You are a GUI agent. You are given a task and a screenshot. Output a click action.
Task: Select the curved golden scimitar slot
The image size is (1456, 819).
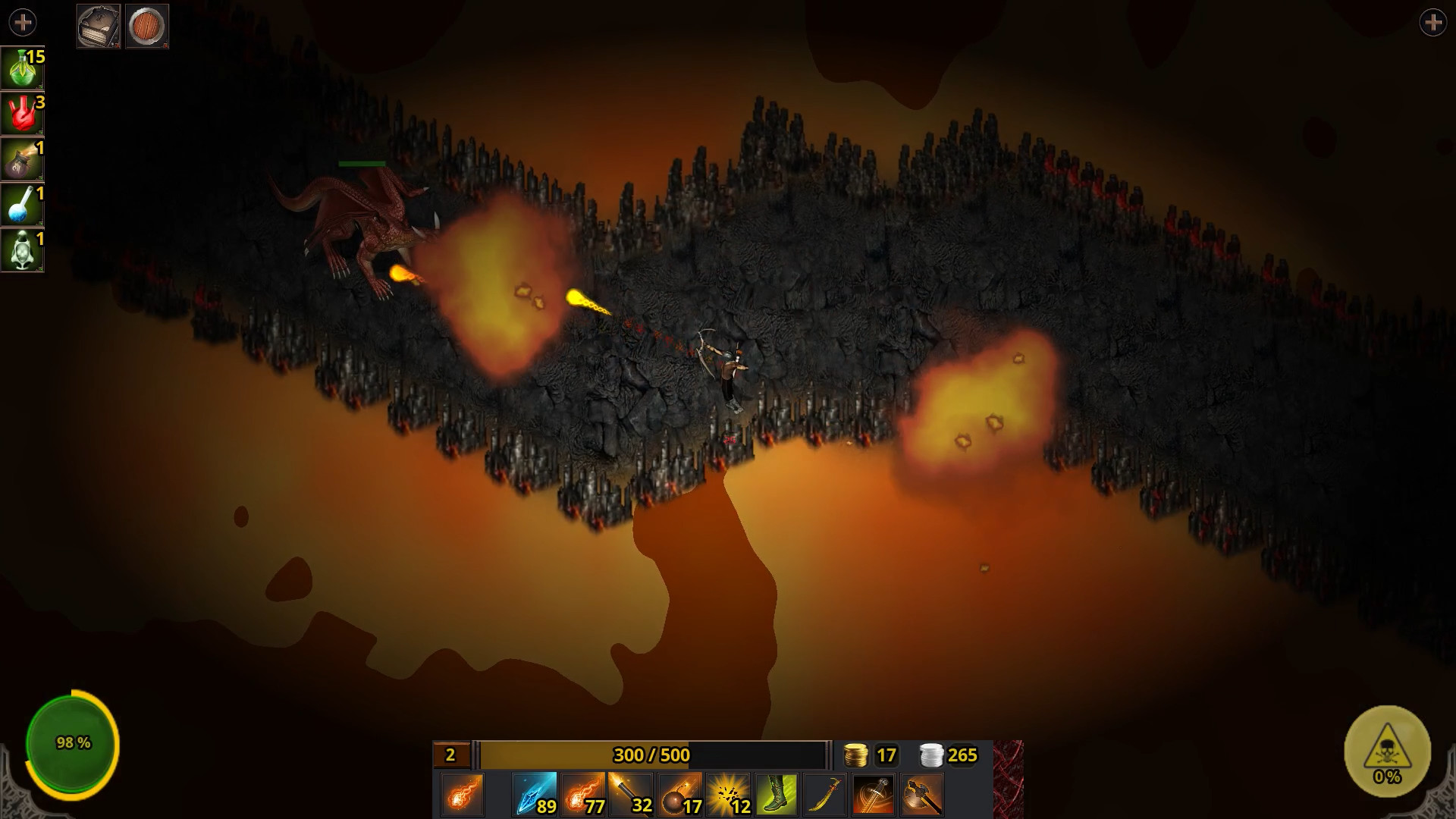[825, 795]
